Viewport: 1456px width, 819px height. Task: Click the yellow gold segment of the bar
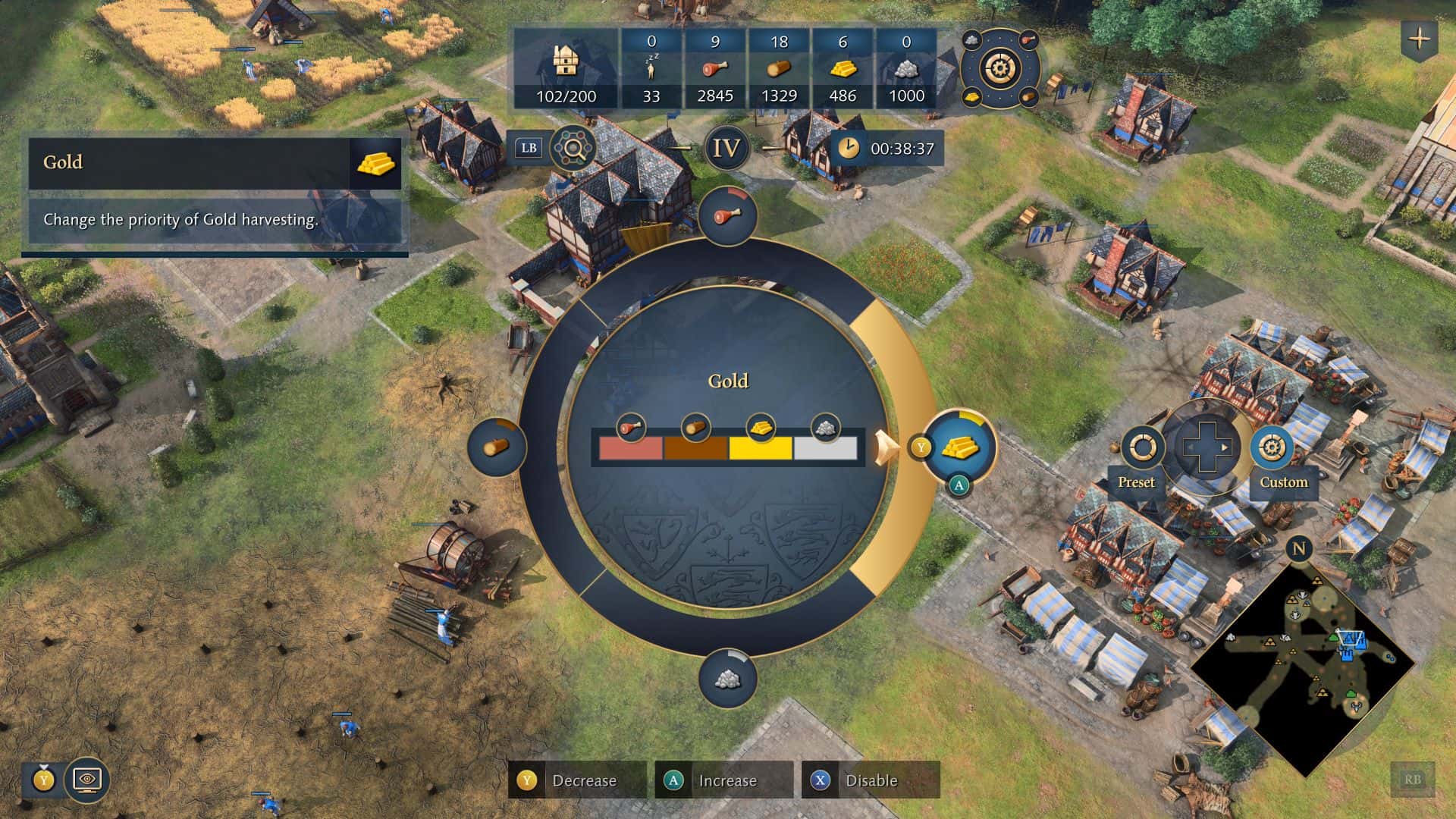pos(761,448)
